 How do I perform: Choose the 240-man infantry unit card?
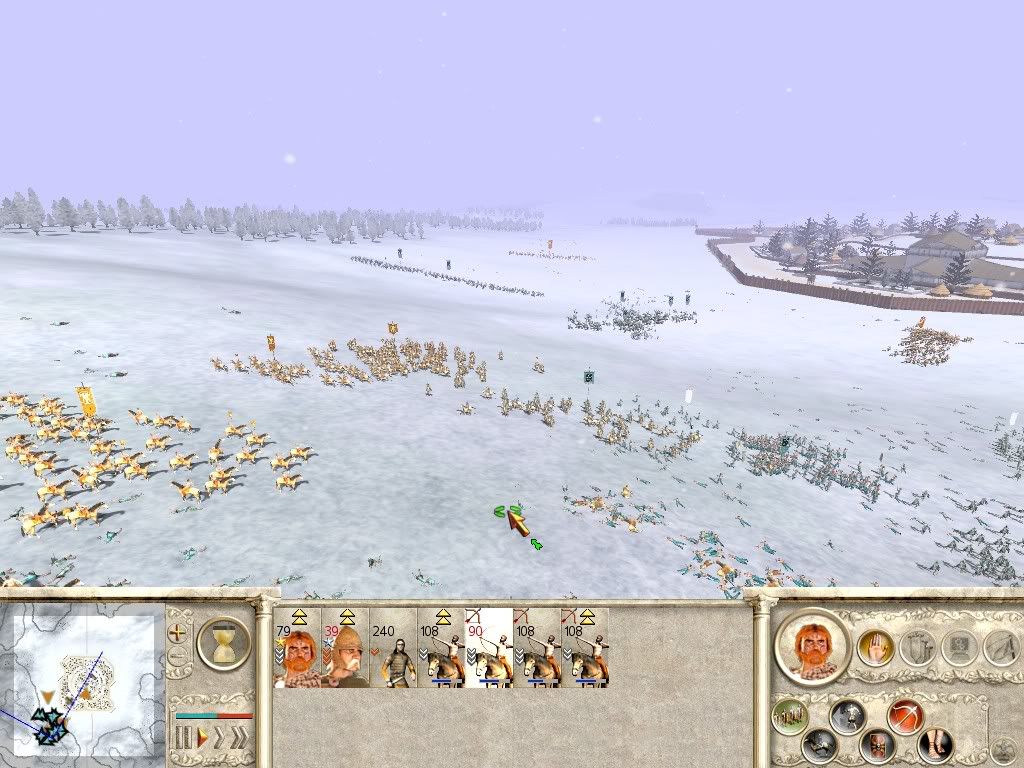(x=393, y=650)
